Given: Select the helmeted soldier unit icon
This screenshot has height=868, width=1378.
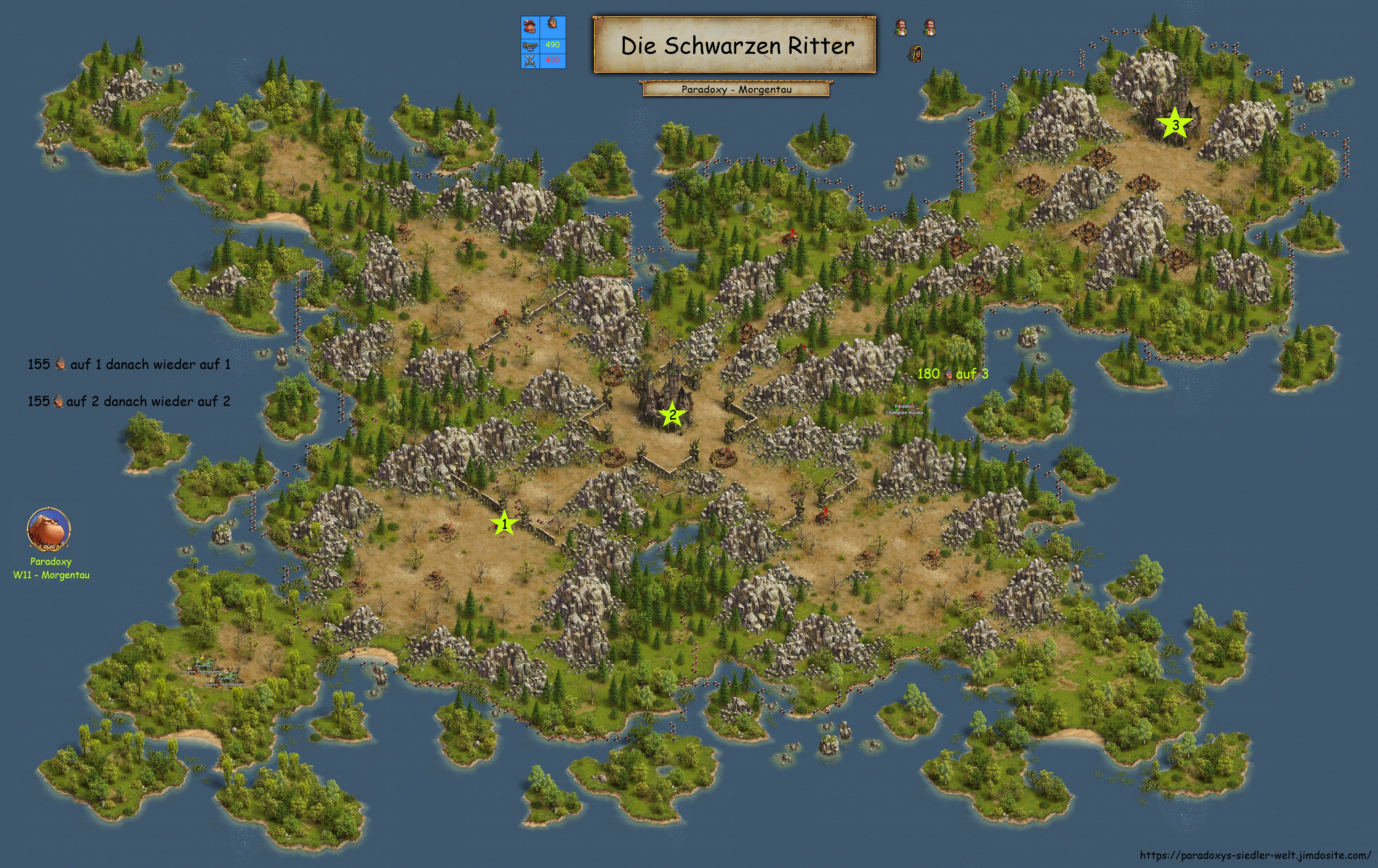Looking at the screenshot, I should [552, 24].
